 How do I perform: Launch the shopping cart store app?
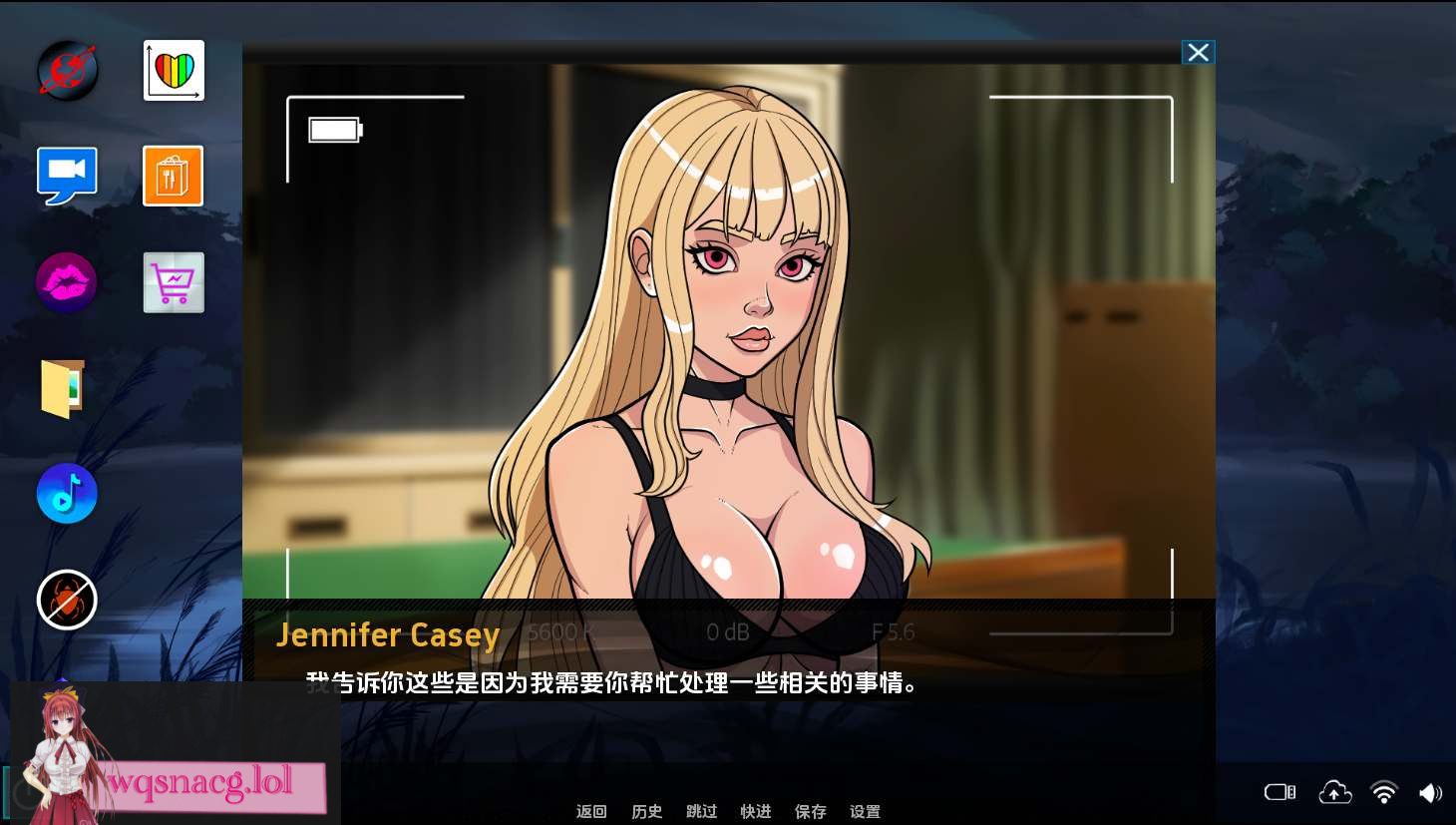tap(173, 282)
